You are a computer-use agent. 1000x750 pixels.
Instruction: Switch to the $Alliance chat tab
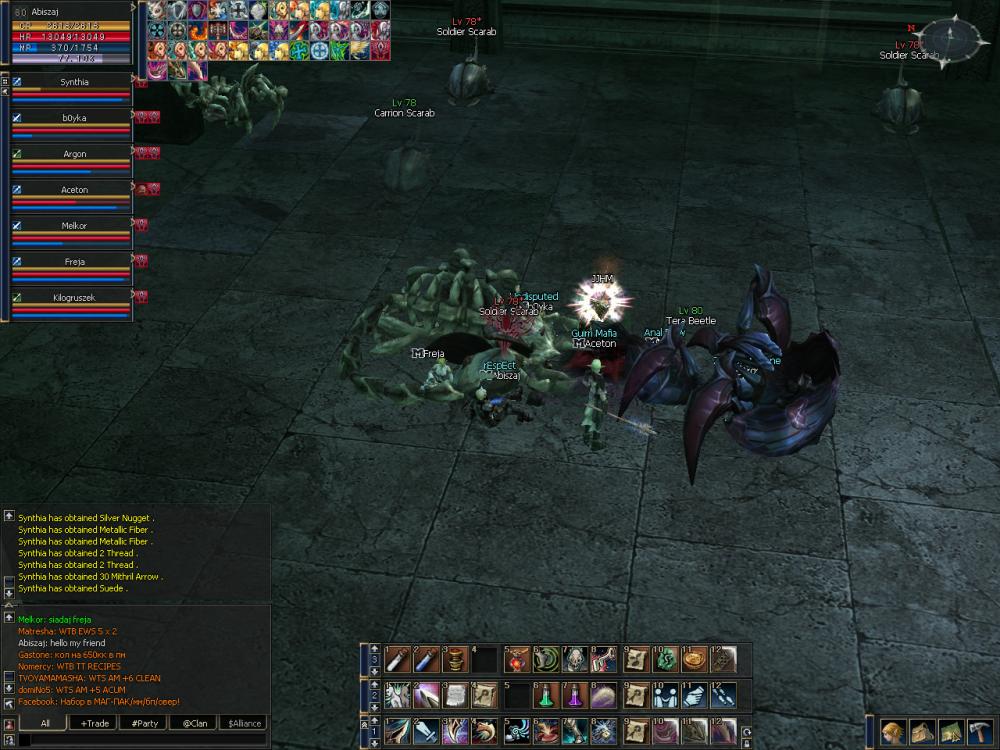[x=244, y=723]
